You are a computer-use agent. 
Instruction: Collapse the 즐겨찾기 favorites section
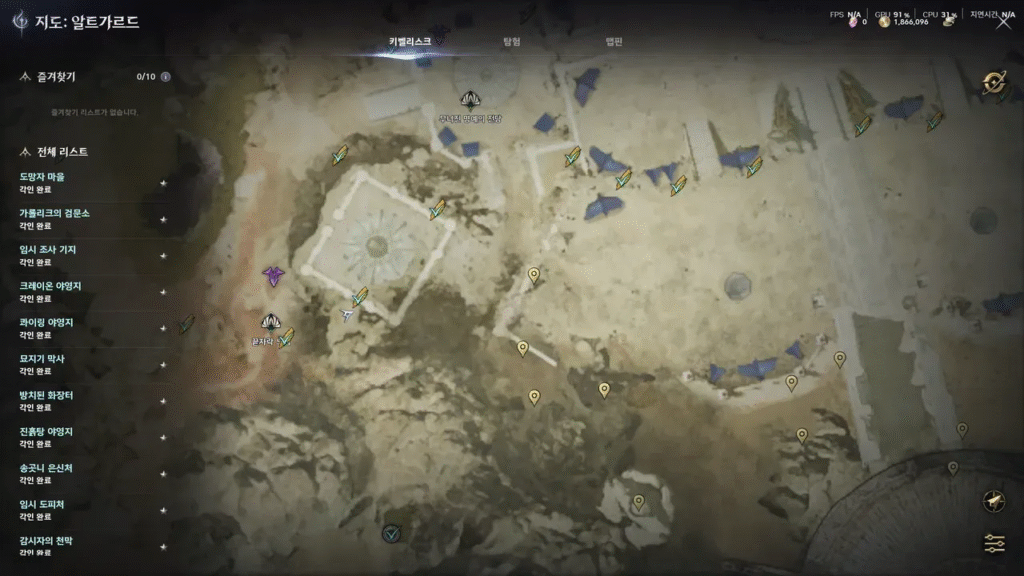[26, 76]
